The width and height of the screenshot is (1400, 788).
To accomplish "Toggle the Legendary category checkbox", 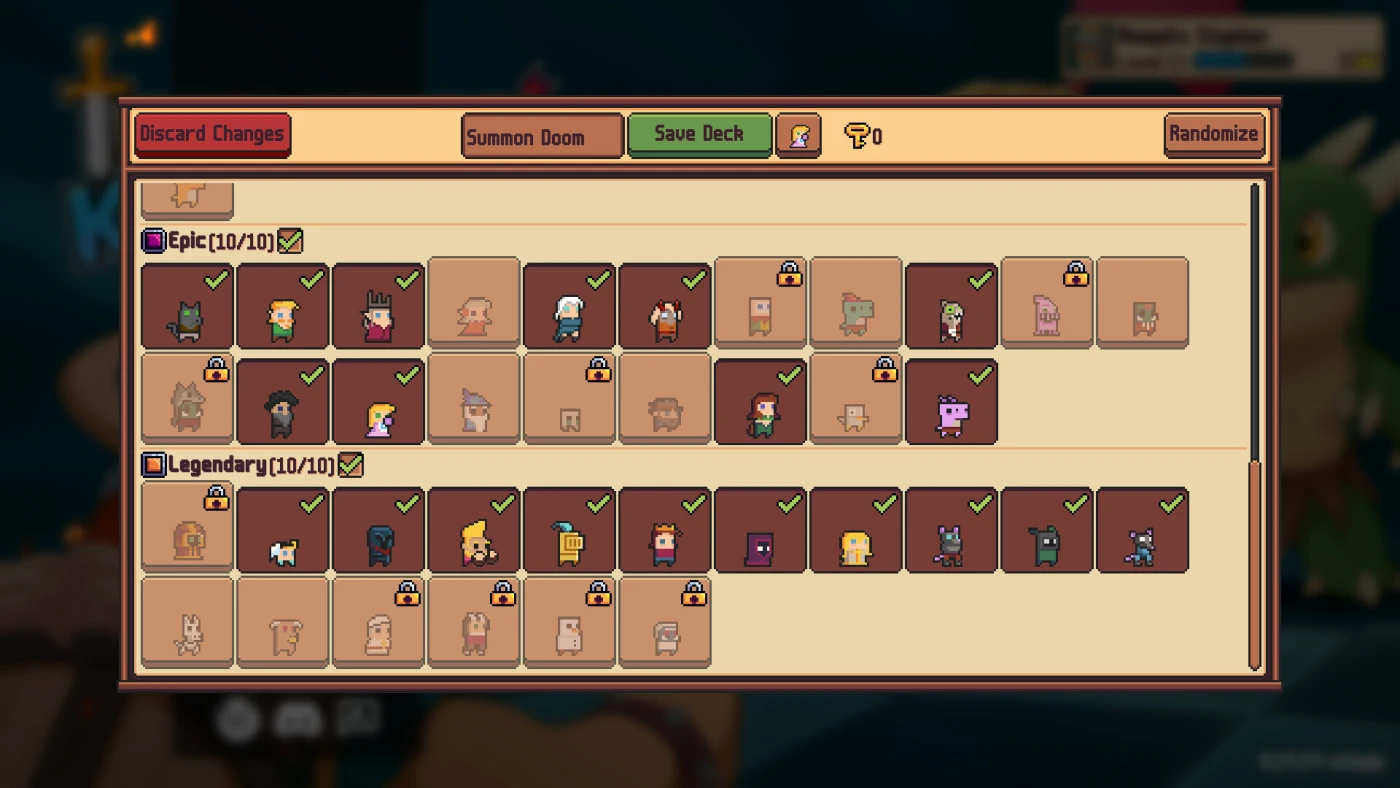I will 350,465.
